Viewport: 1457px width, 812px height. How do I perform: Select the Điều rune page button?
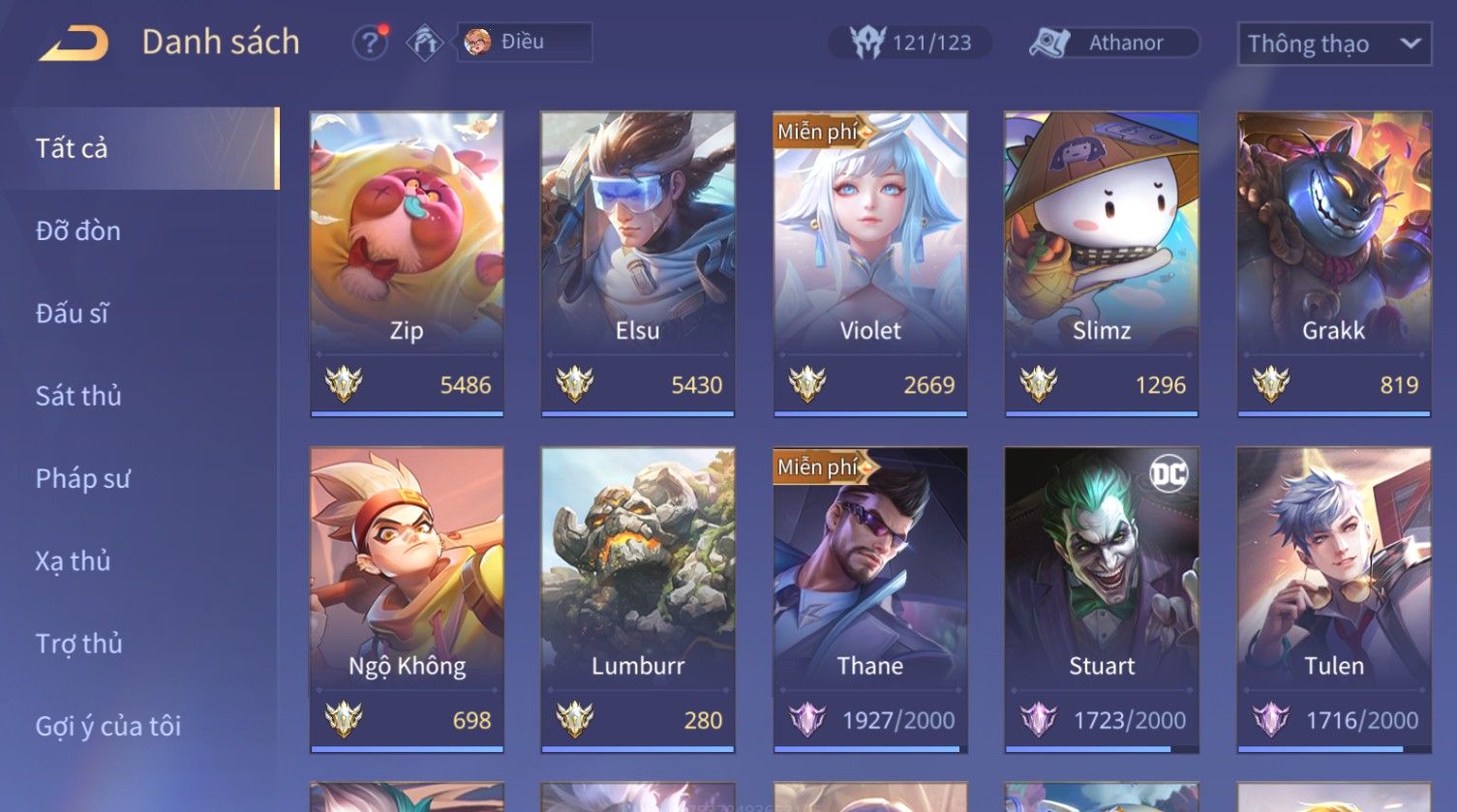[524, 43]
